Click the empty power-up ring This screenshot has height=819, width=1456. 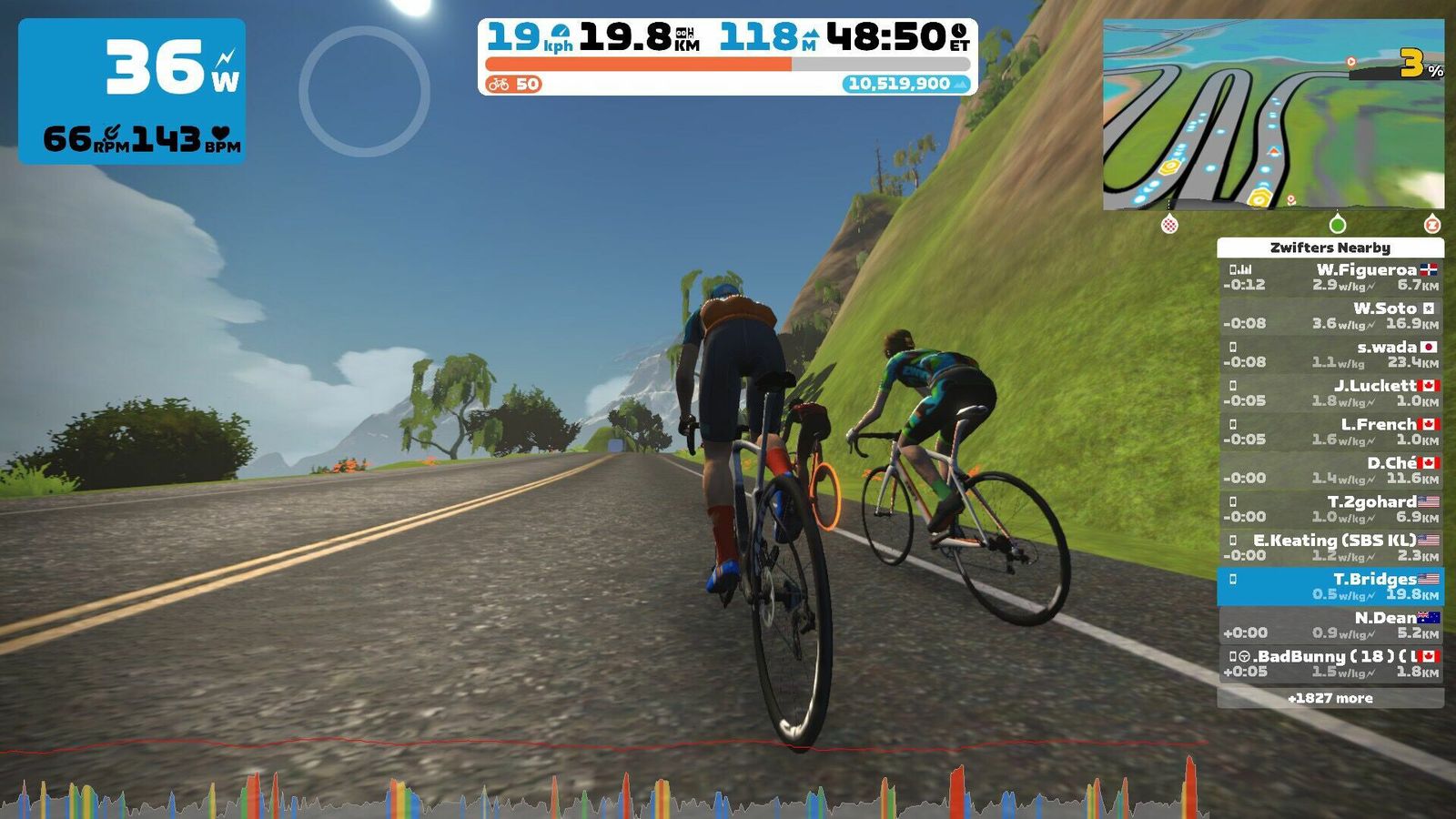point(364,91)
